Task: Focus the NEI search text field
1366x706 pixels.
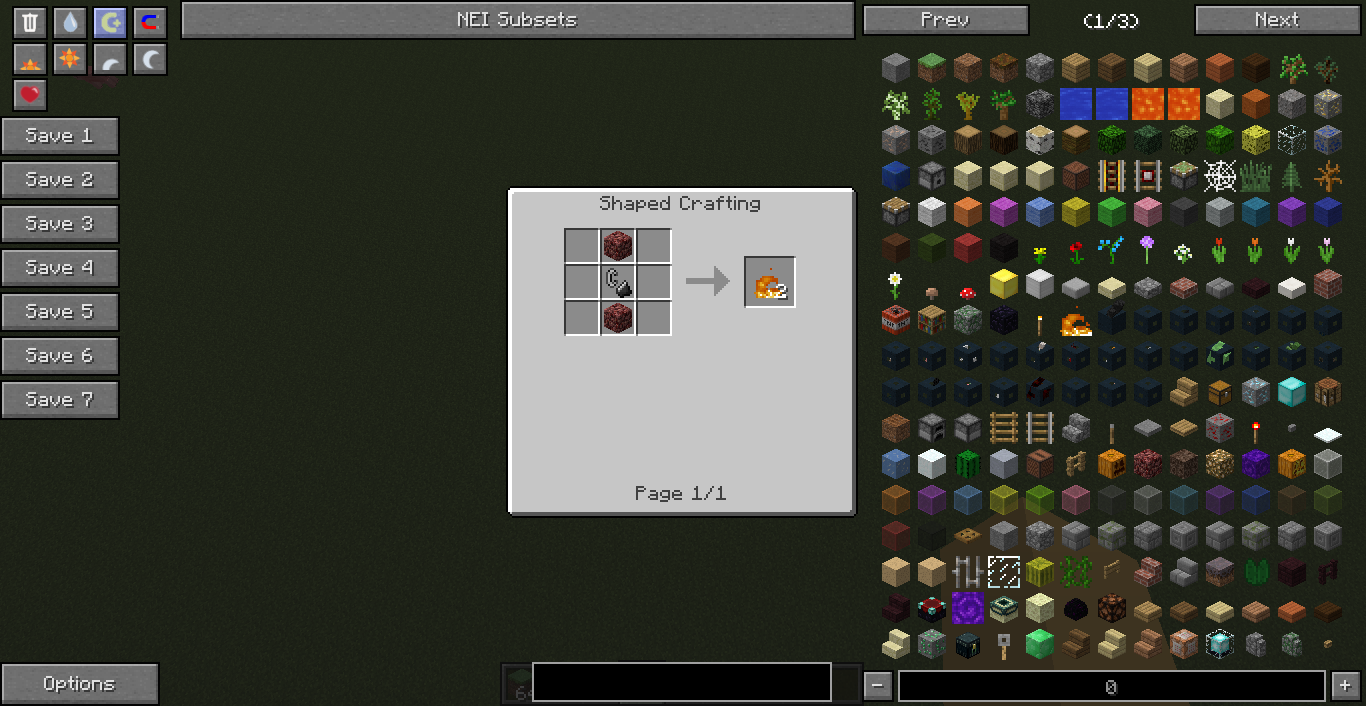Action: click(x=681, y=682)
